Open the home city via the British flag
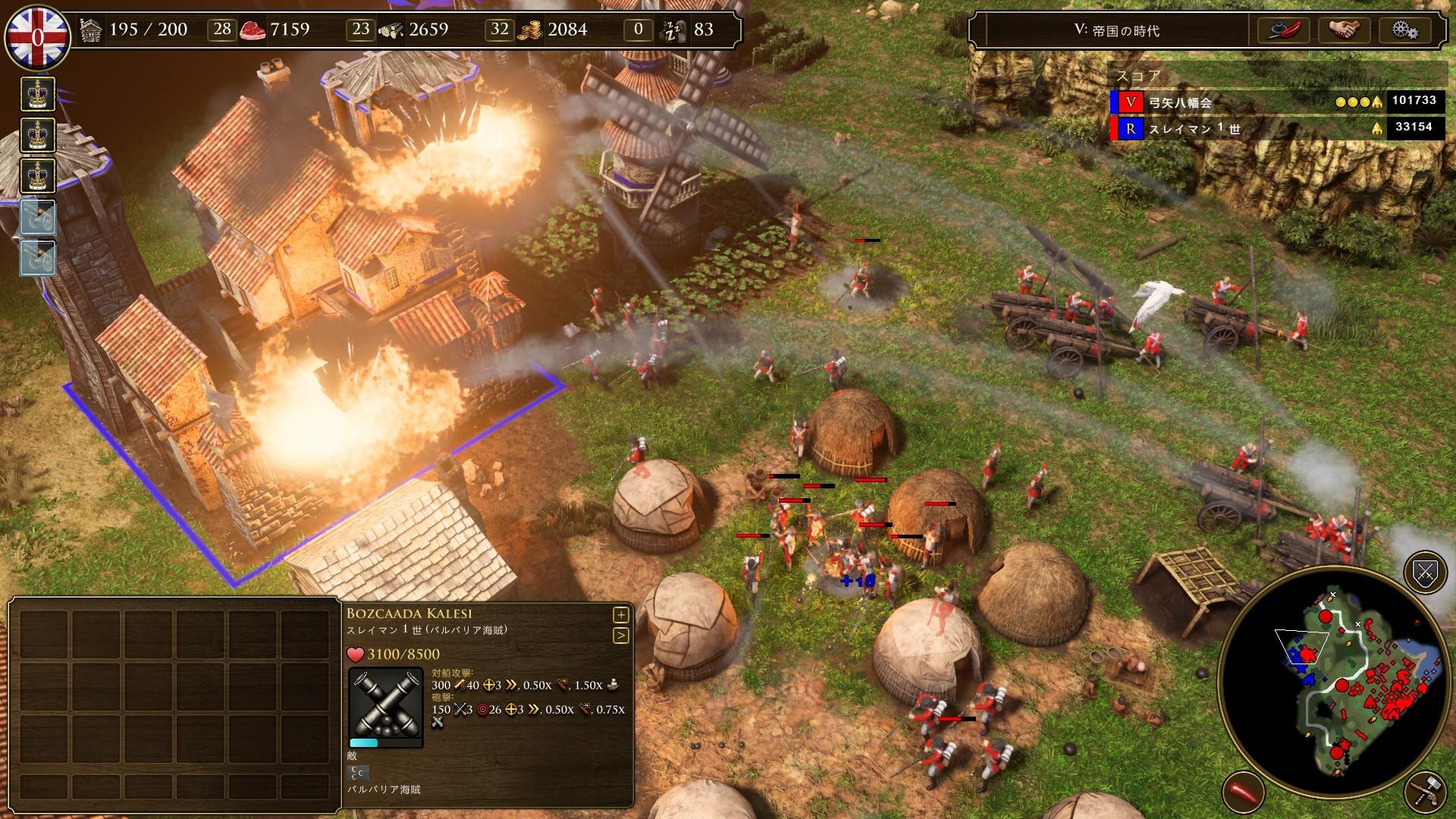Image resolution: width=1456 pixels, height=819 pixels. coord(37,36)
